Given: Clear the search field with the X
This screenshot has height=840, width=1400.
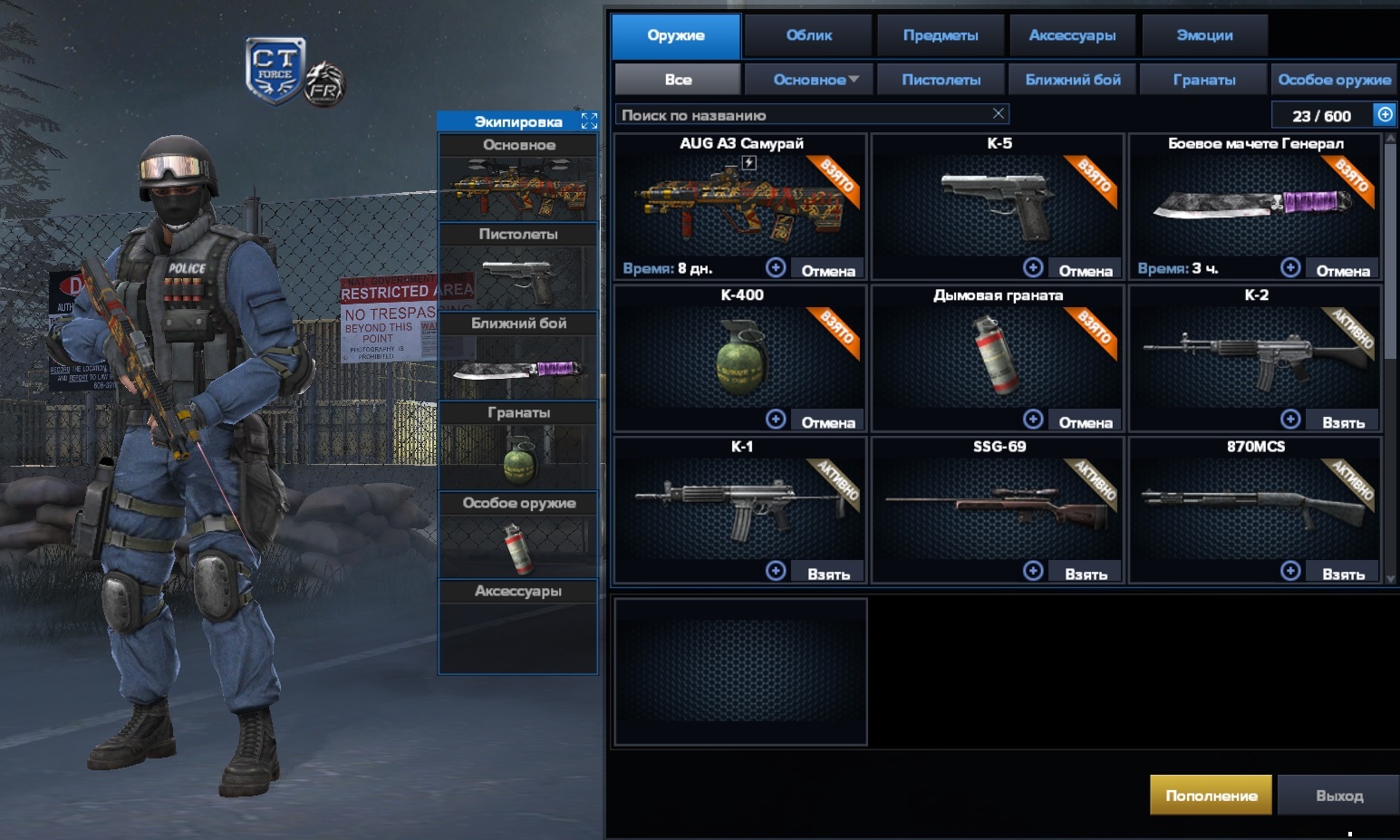Looking at the screenshot, I should 998,113.
